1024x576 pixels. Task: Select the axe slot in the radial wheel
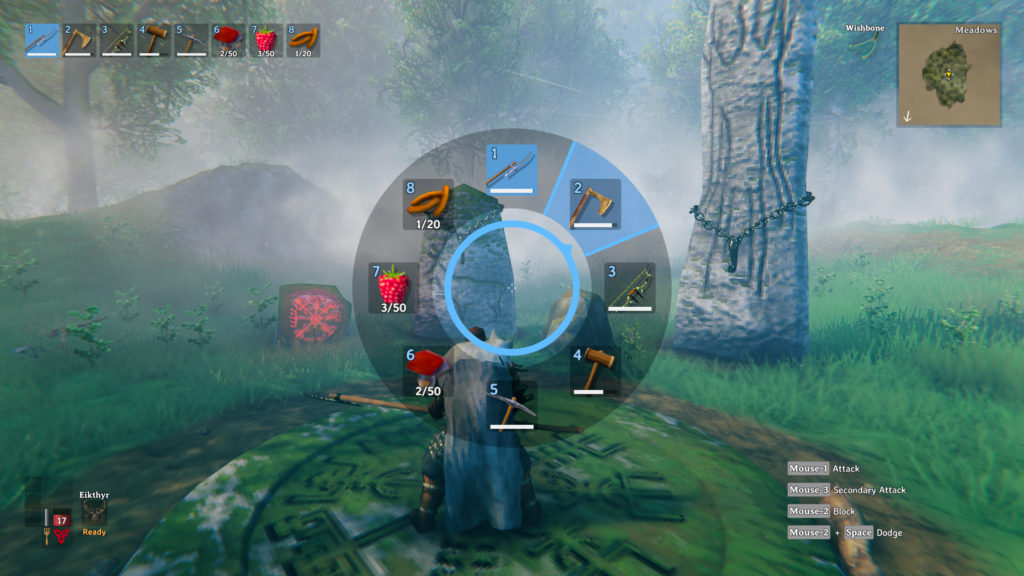(x=595, y=204)
